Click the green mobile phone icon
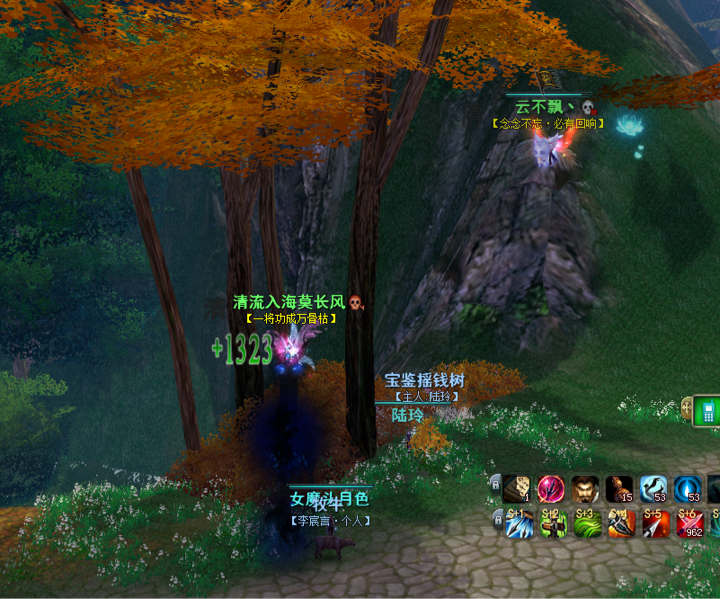720x599 pixels. click(x=707, y=410)
